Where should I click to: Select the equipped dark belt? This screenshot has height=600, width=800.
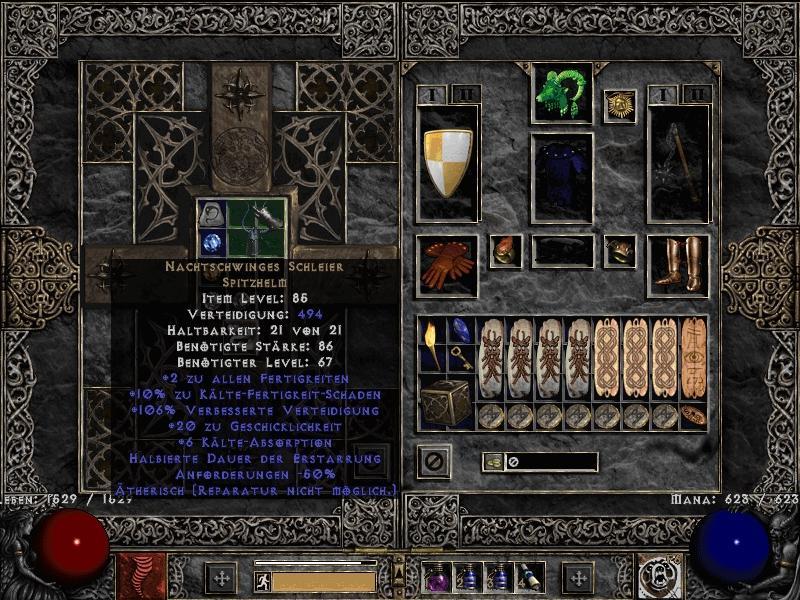[x=561, y=251]
